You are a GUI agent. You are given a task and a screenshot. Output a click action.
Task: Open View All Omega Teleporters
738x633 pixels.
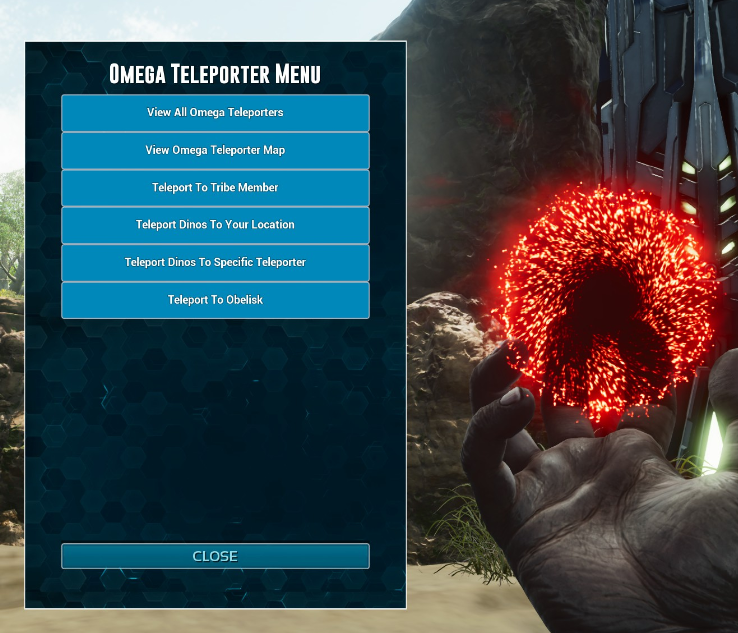(x=215, y=113)
